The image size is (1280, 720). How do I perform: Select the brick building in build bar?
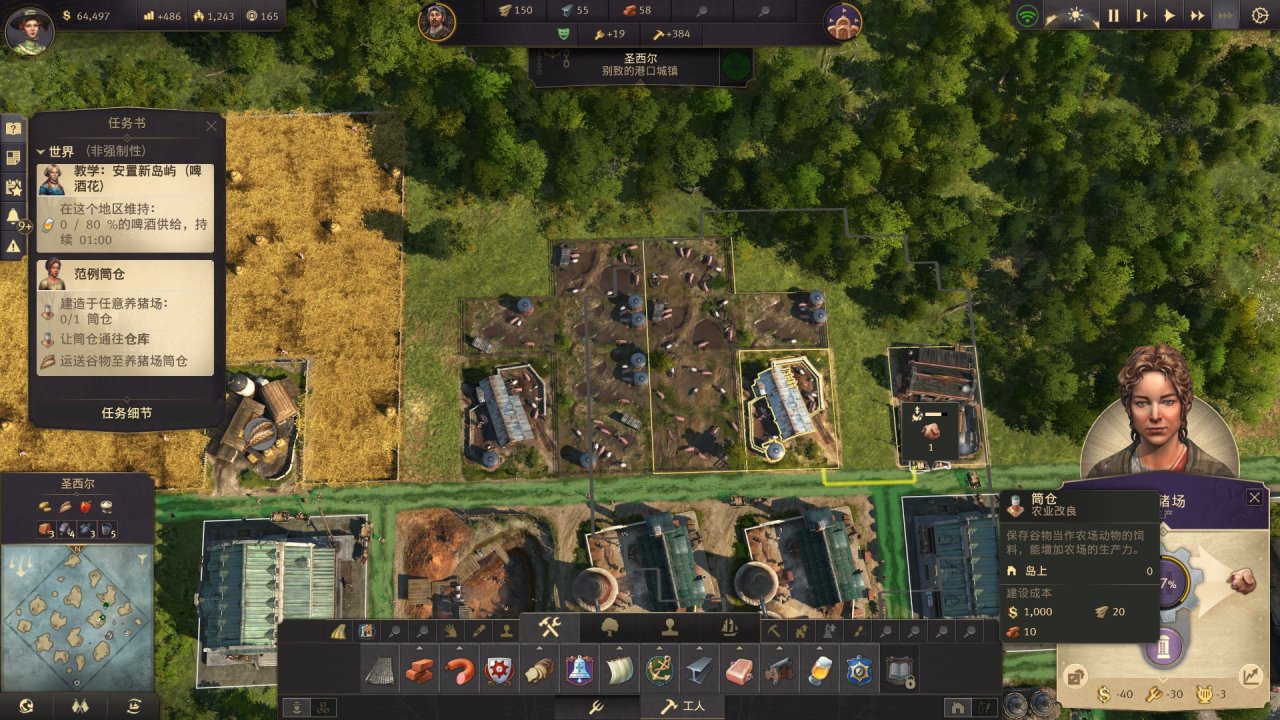(419, 671)
